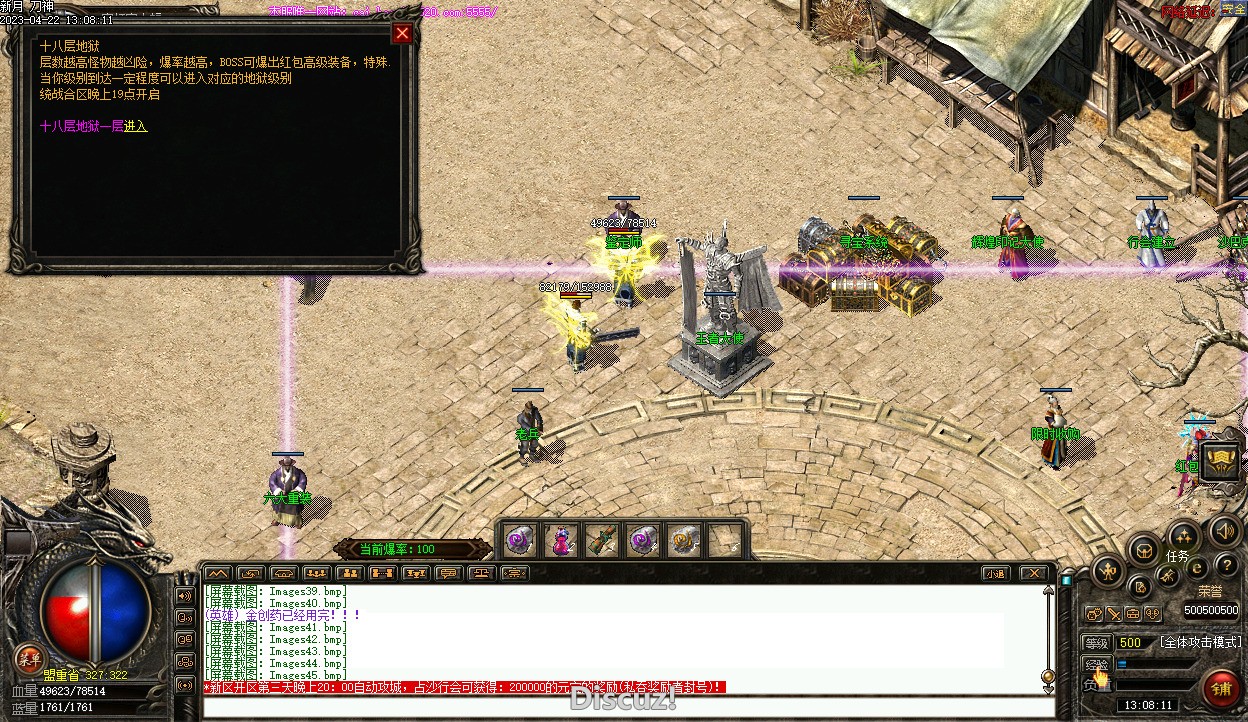Click the 等级 level button
Viewport: 1248px width, 722px height.
click(x=1096, y=643)
